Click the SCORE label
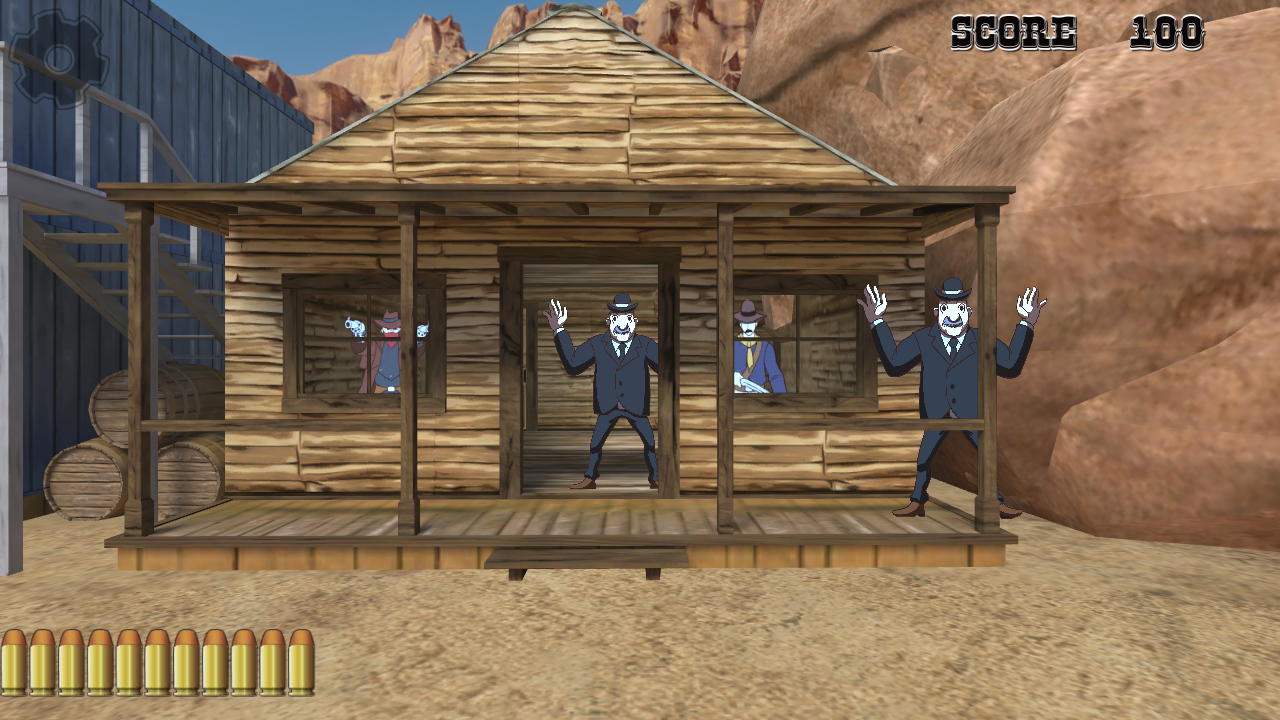The height and width of the screenshot is (720, 1280). tap(1013, 33)
